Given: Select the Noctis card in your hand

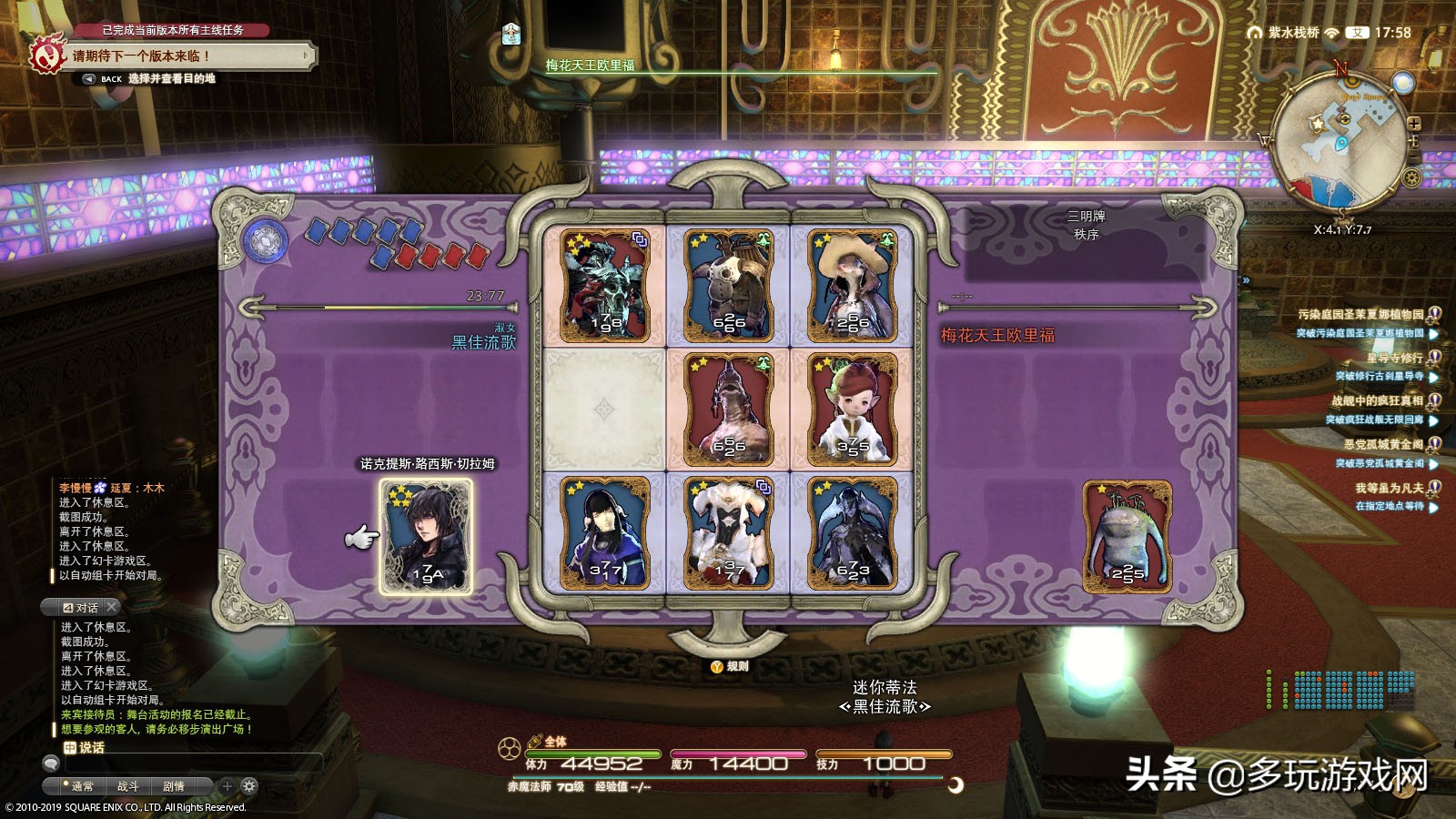Looking at the screenshot, I should (x=426, y=535).
